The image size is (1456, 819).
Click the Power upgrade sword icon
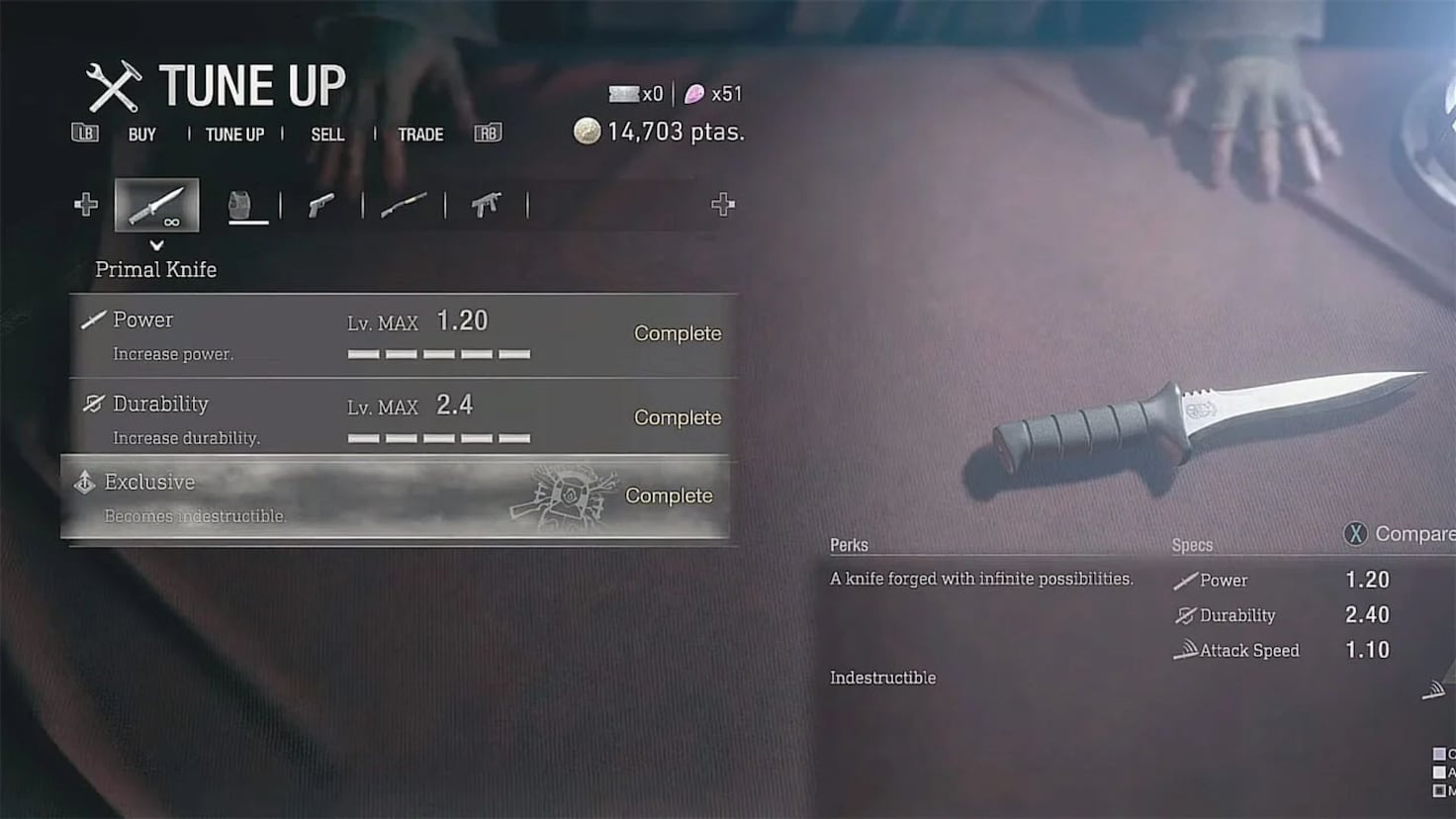91,318
